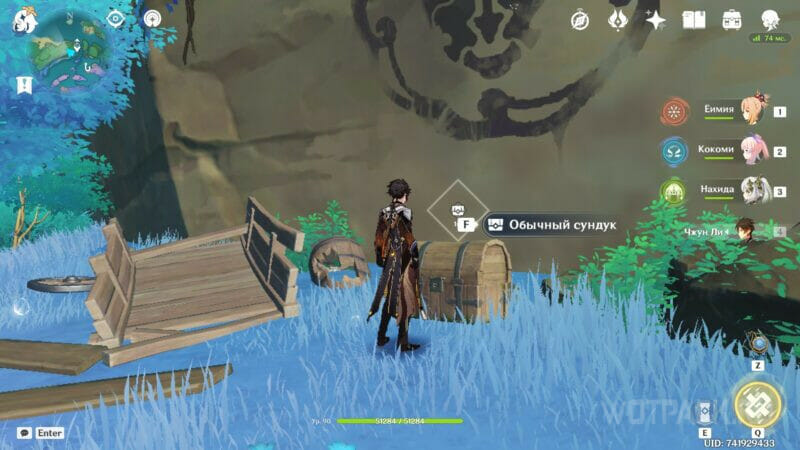This screenshot has width=800, height=450.
Task: Open the battle pass flame-wing icon
Action: [618, 19]
